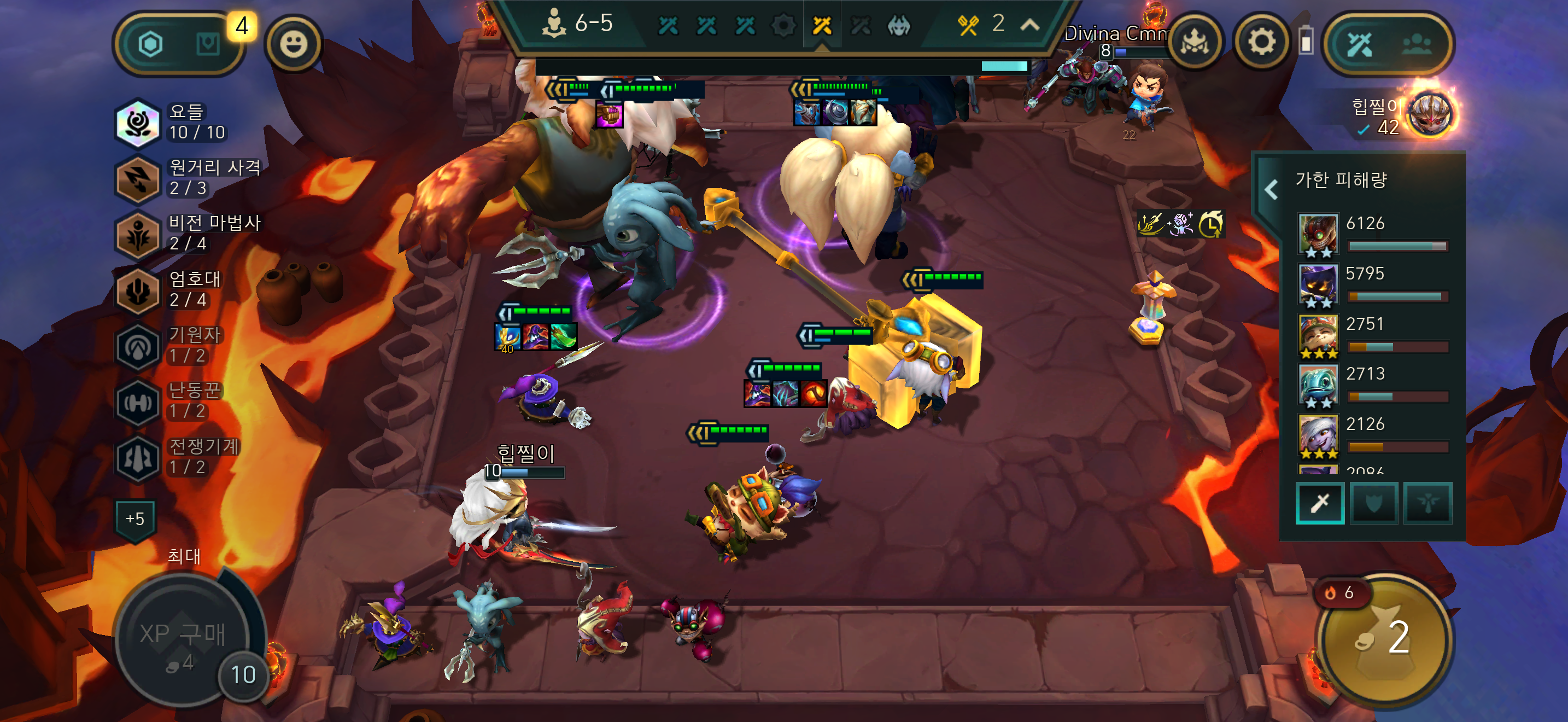This screenshot has height=722, width=1568.
Task: Show the ranged trait 원거리 사격 details
Action: pos(189,178)
